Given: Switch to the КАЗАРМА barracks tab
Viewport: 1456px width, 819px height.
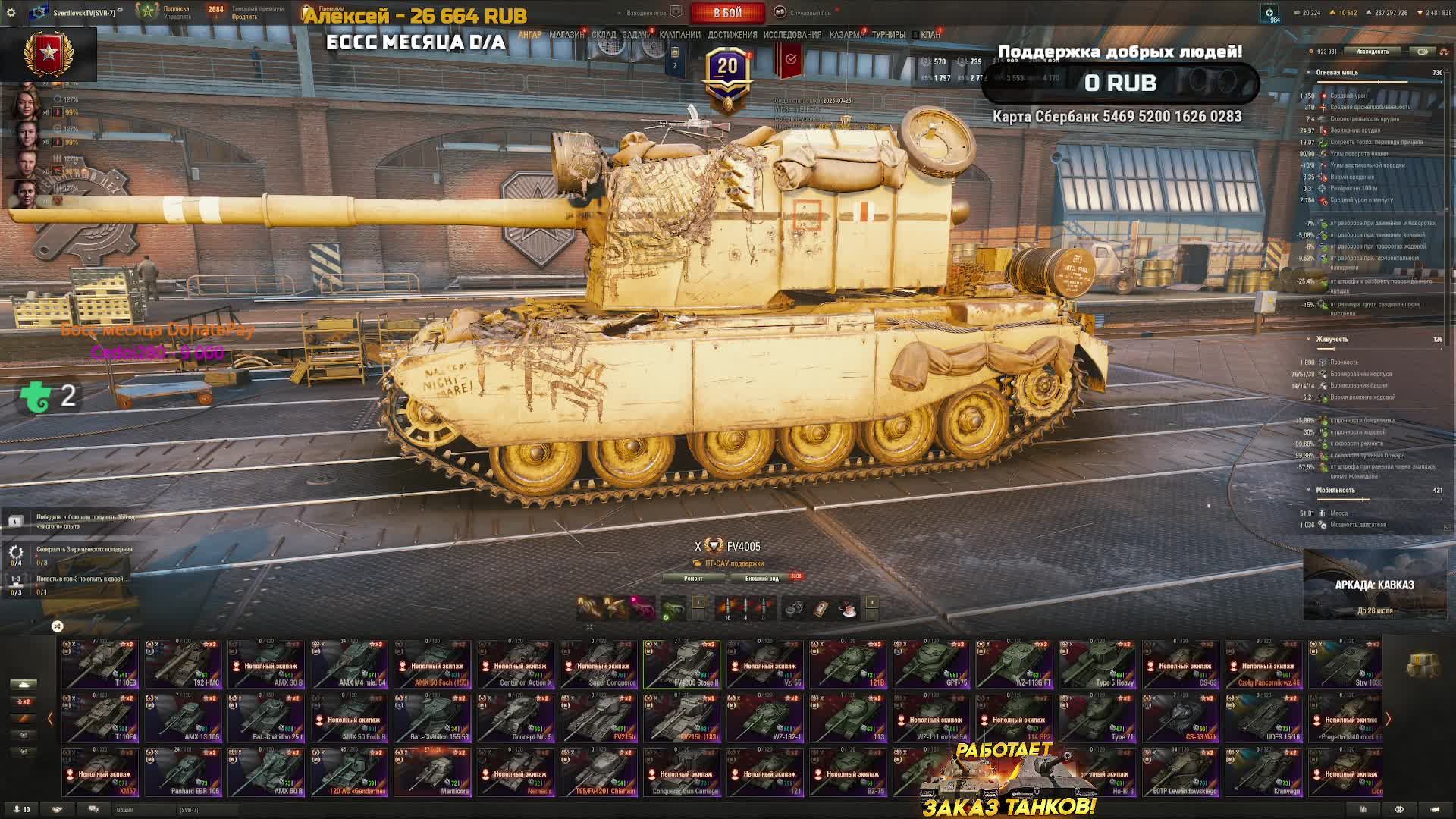Looking at the screenshot, I should click(x=846, y=35).
